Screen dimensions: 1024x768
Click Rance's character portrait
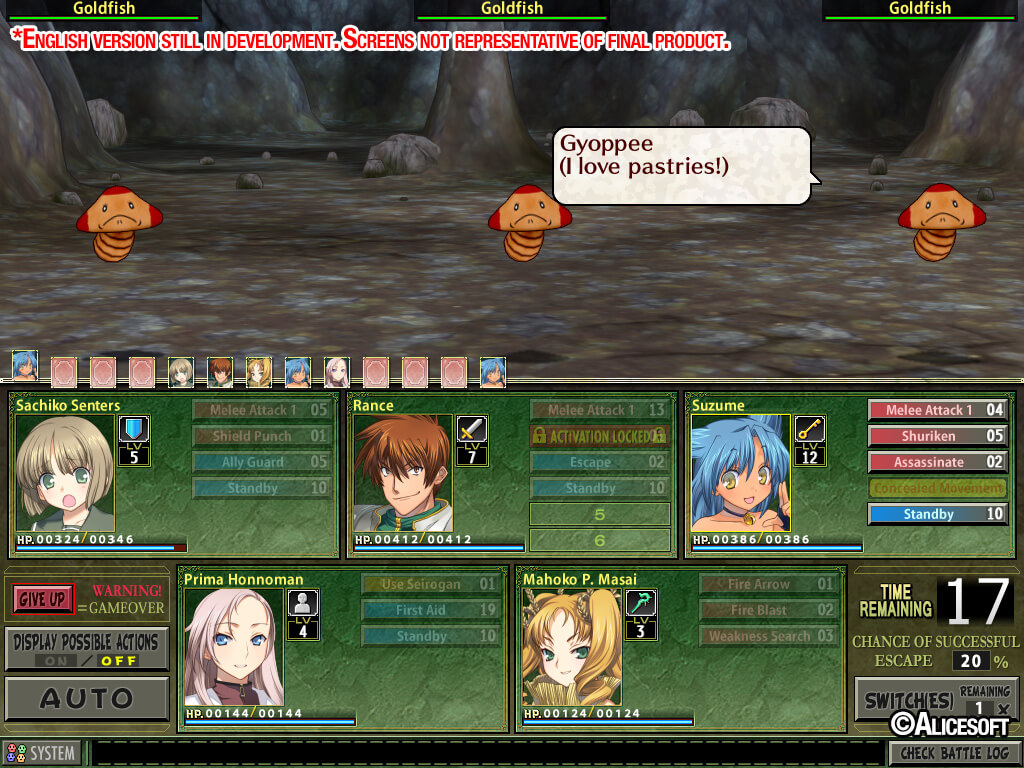point(402,473)
